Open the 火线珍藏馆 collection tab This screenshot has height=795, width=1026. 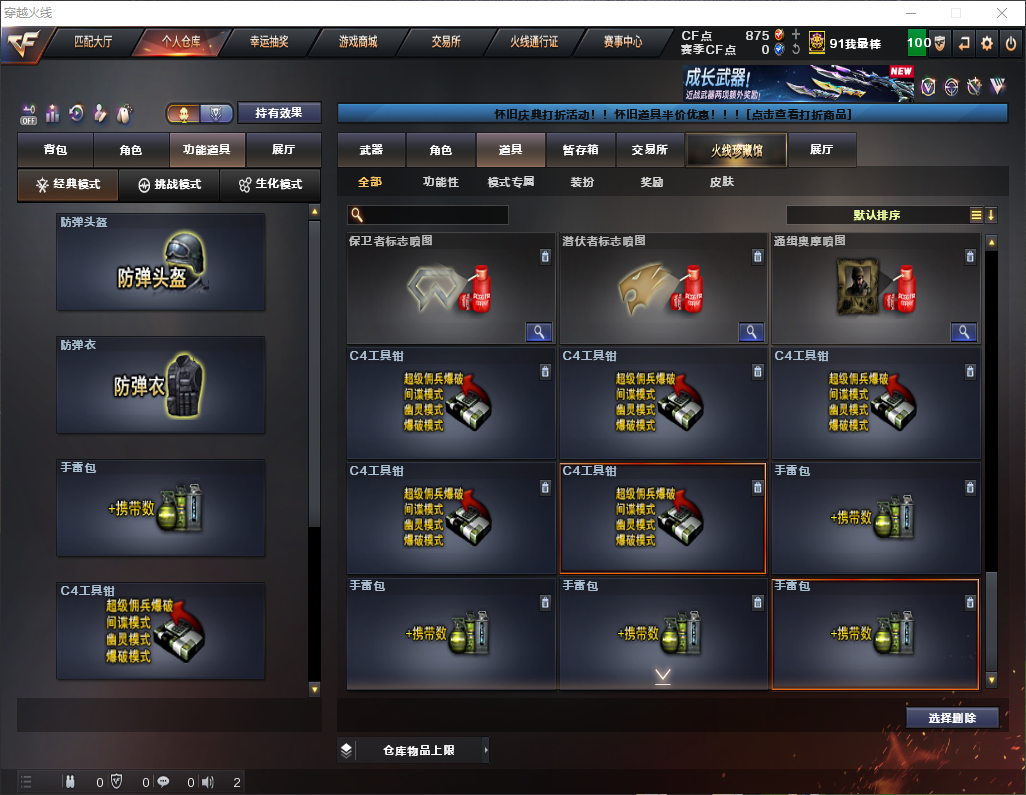736,150
